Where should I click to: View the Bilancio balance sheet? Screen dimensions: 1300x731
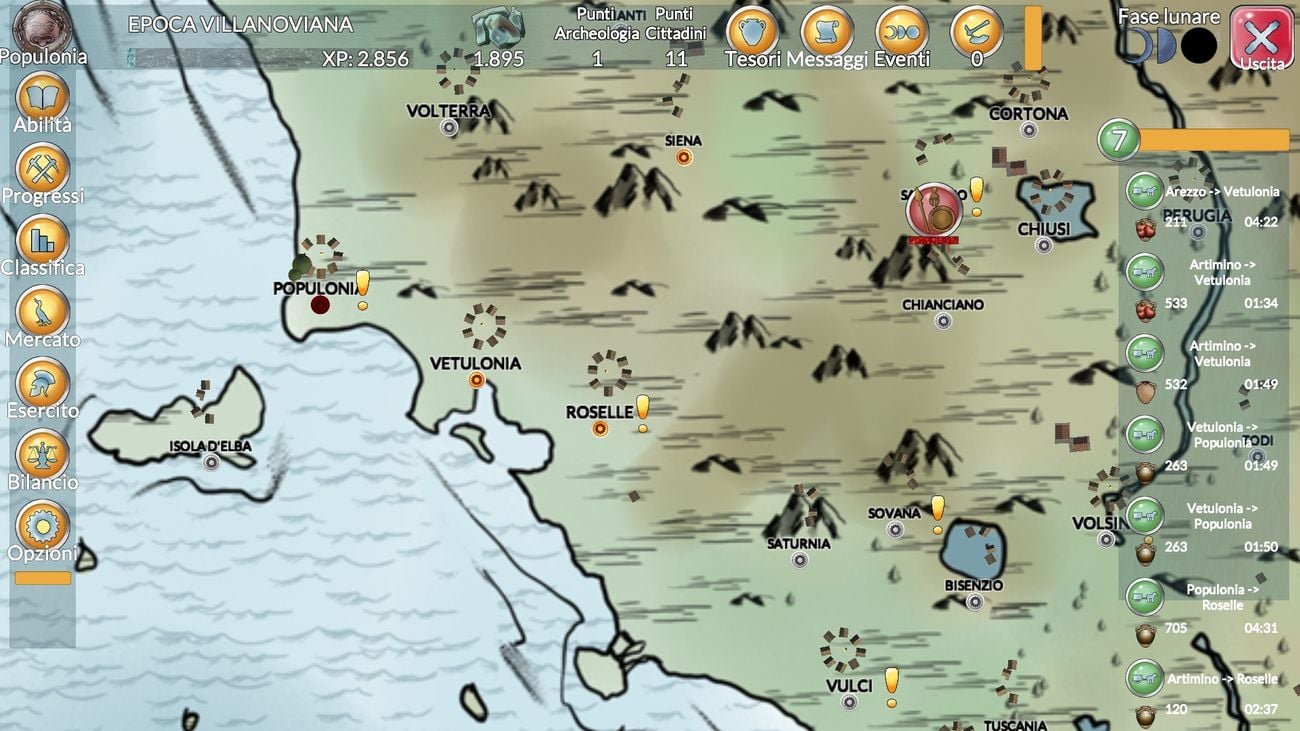coord(42,455)
